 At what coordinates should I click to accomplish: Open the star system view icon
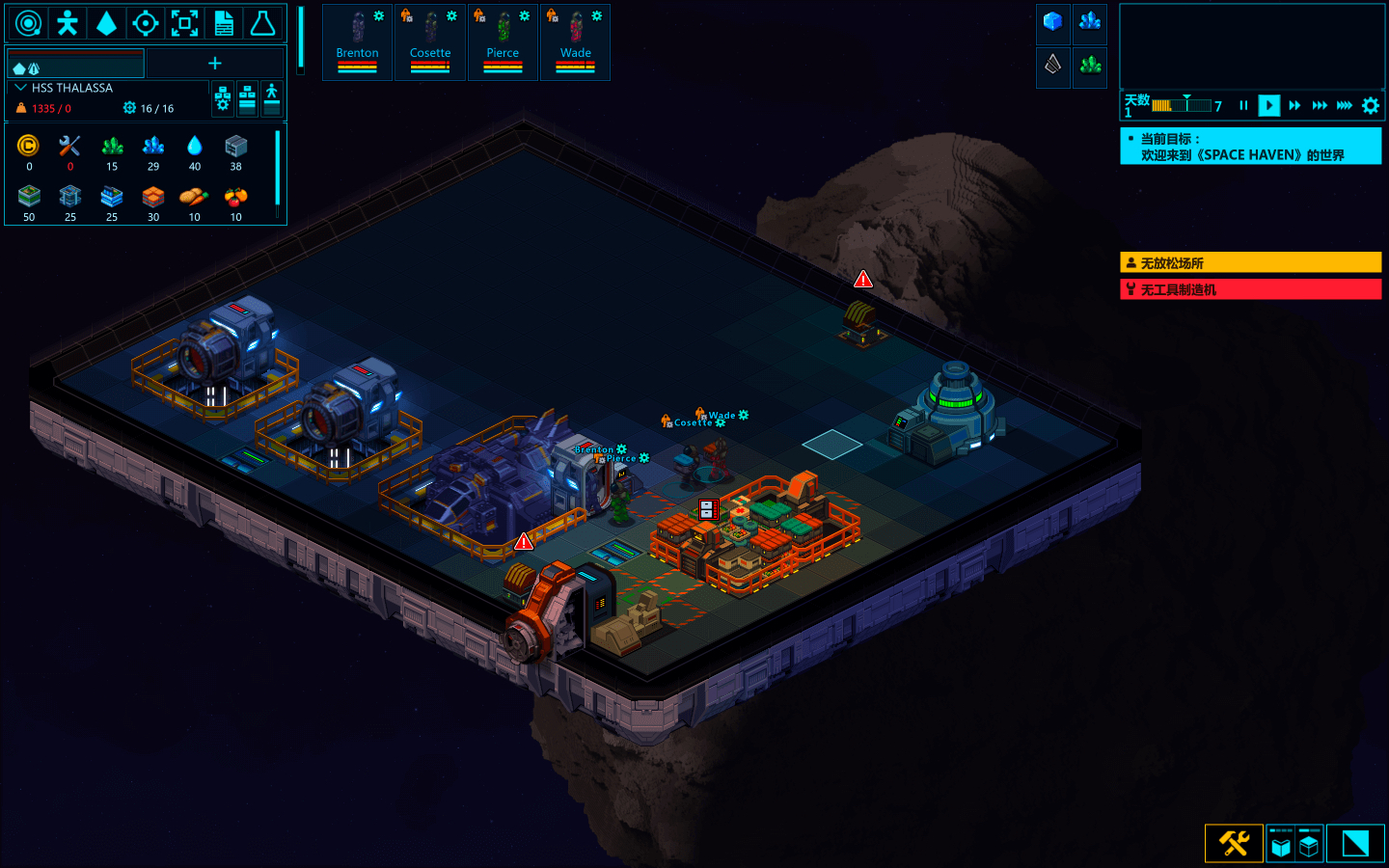click(x=28, y=22)
